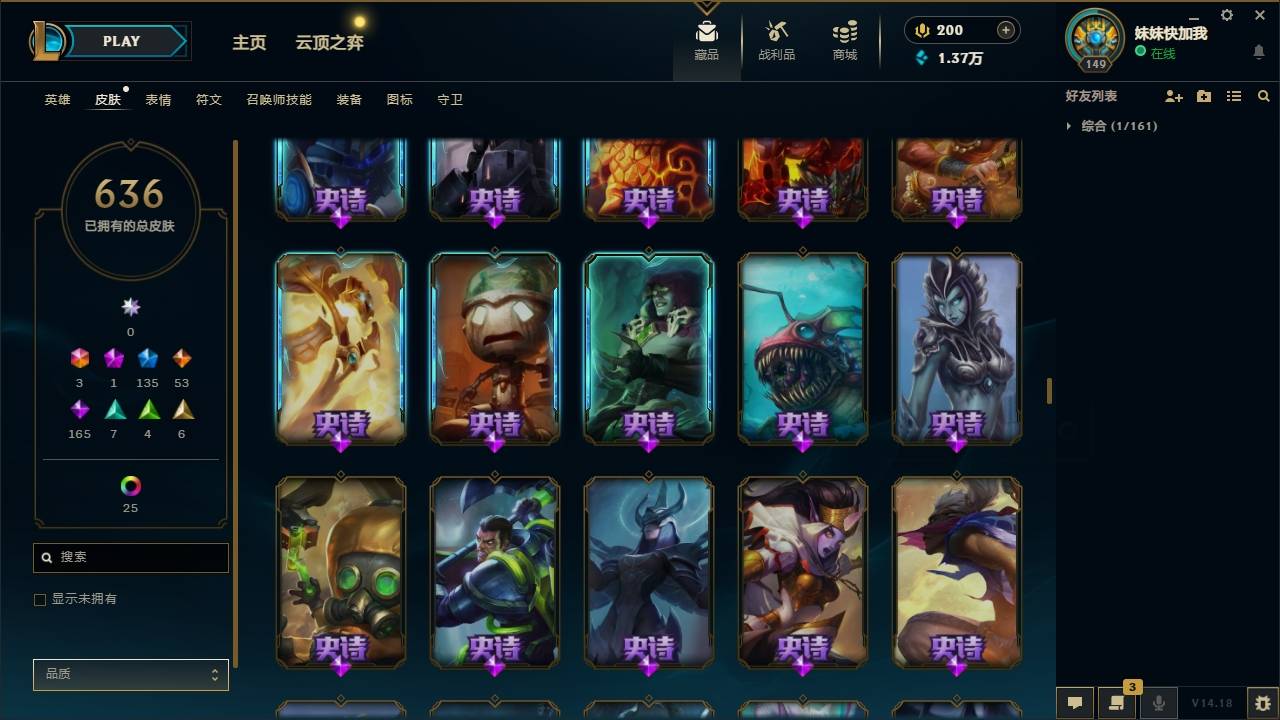Click the 搜索 search input field

point(130,557)
